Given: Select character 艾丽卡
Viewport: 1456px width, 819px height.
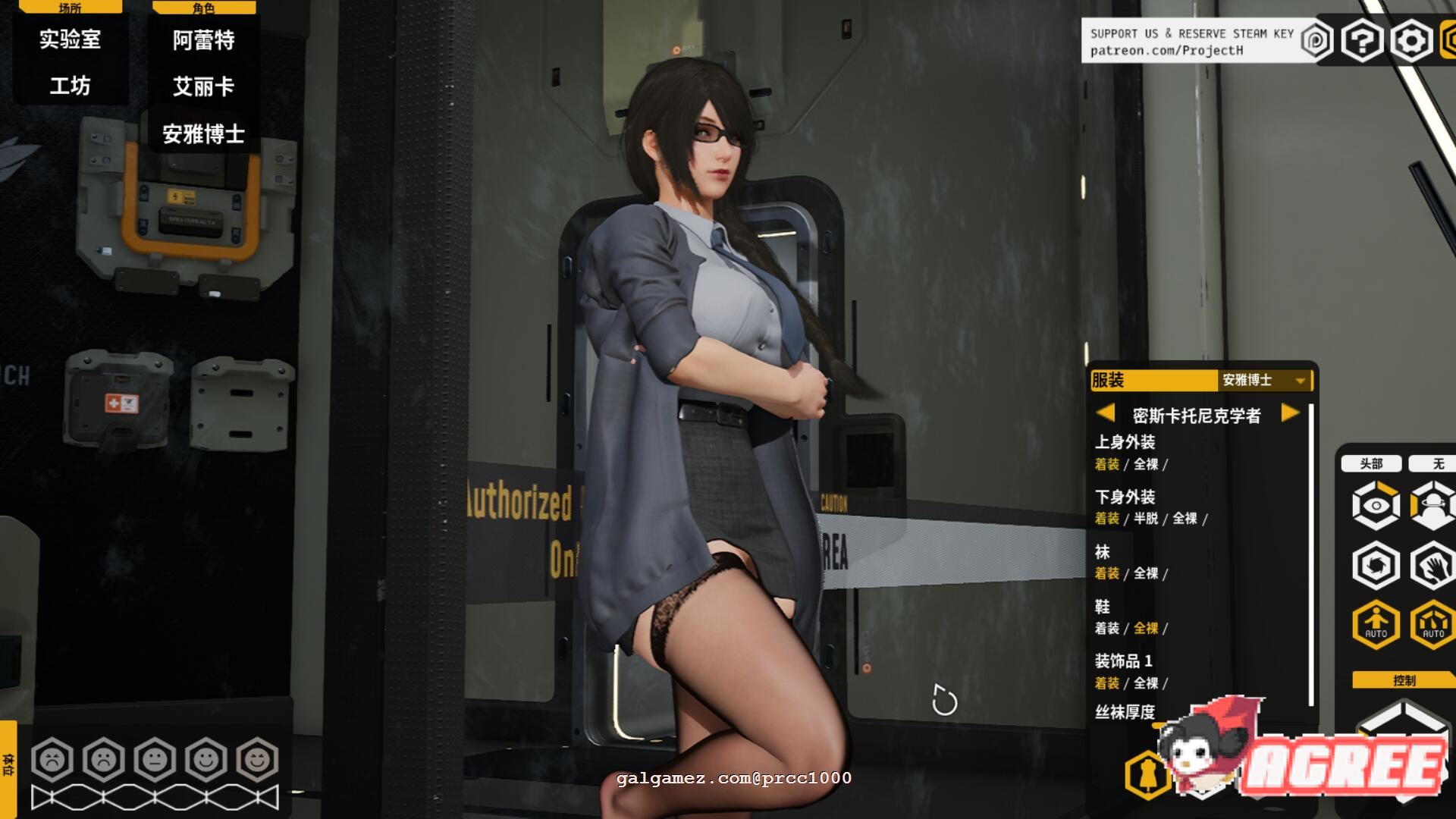Looking at the screenshot, I should pos(203,86).
